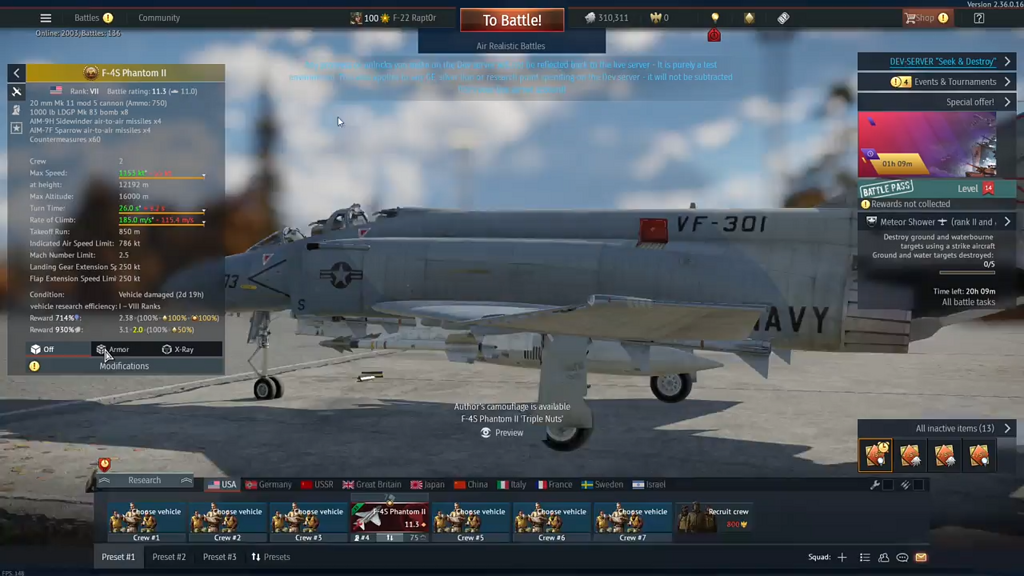Select the F-4S Phantom II crew slot
This screenshot has height=576, width=1024.
tap(389, 518)
